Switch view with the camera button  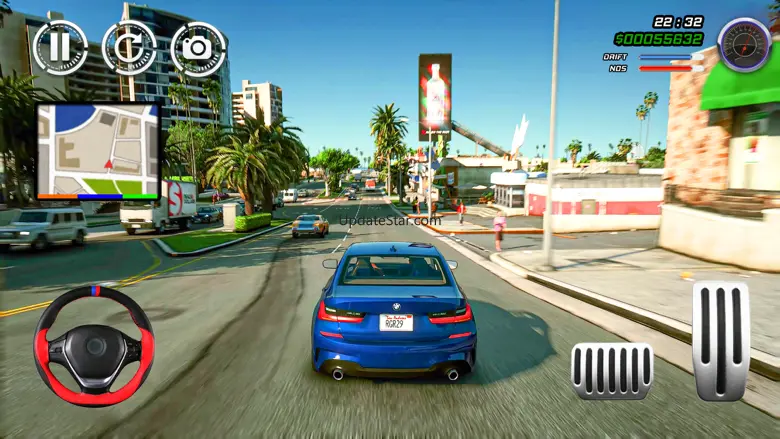coord(198,48)
